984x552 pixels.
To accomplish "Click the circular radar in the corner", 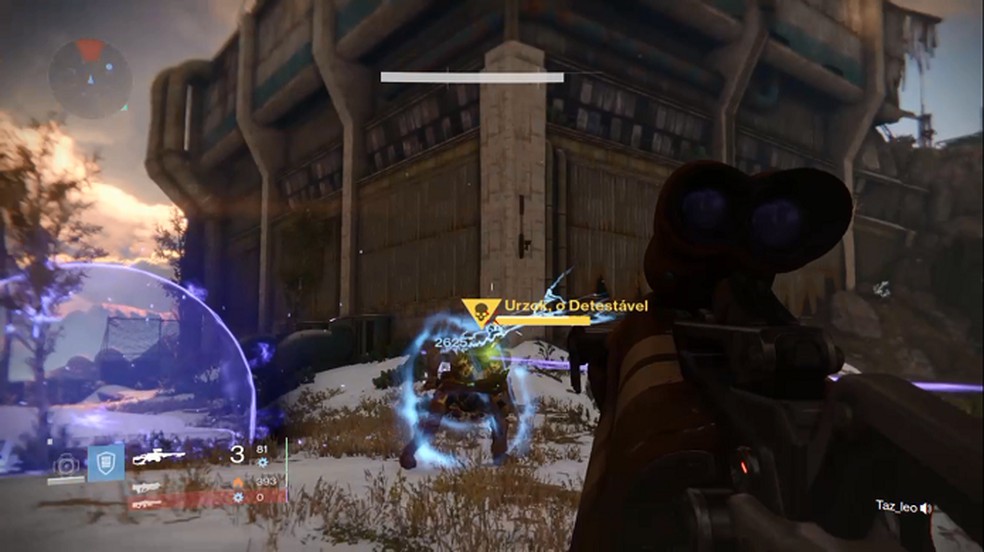I will click(x=90, y=78).
